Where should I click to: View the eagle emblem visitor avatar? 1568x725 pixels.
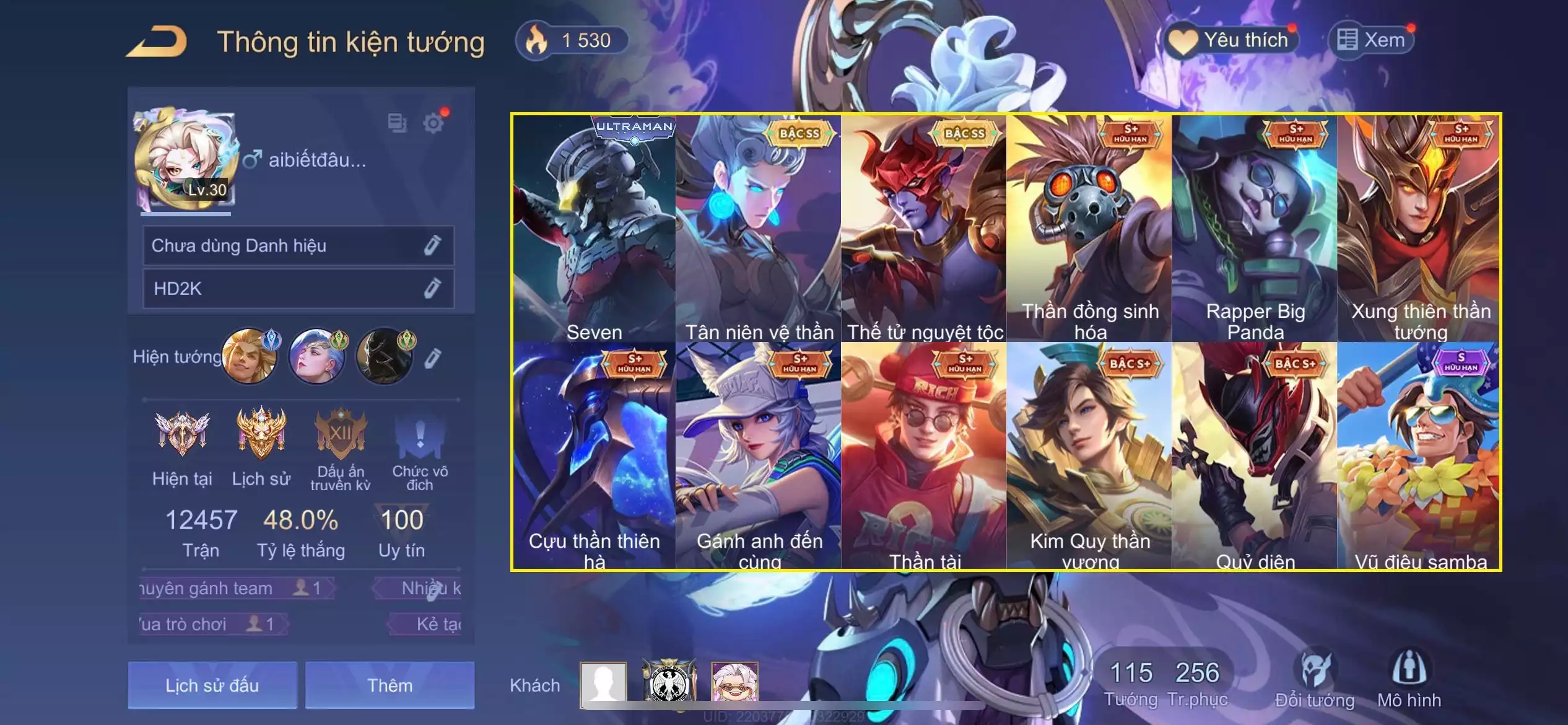pos(669,682)
